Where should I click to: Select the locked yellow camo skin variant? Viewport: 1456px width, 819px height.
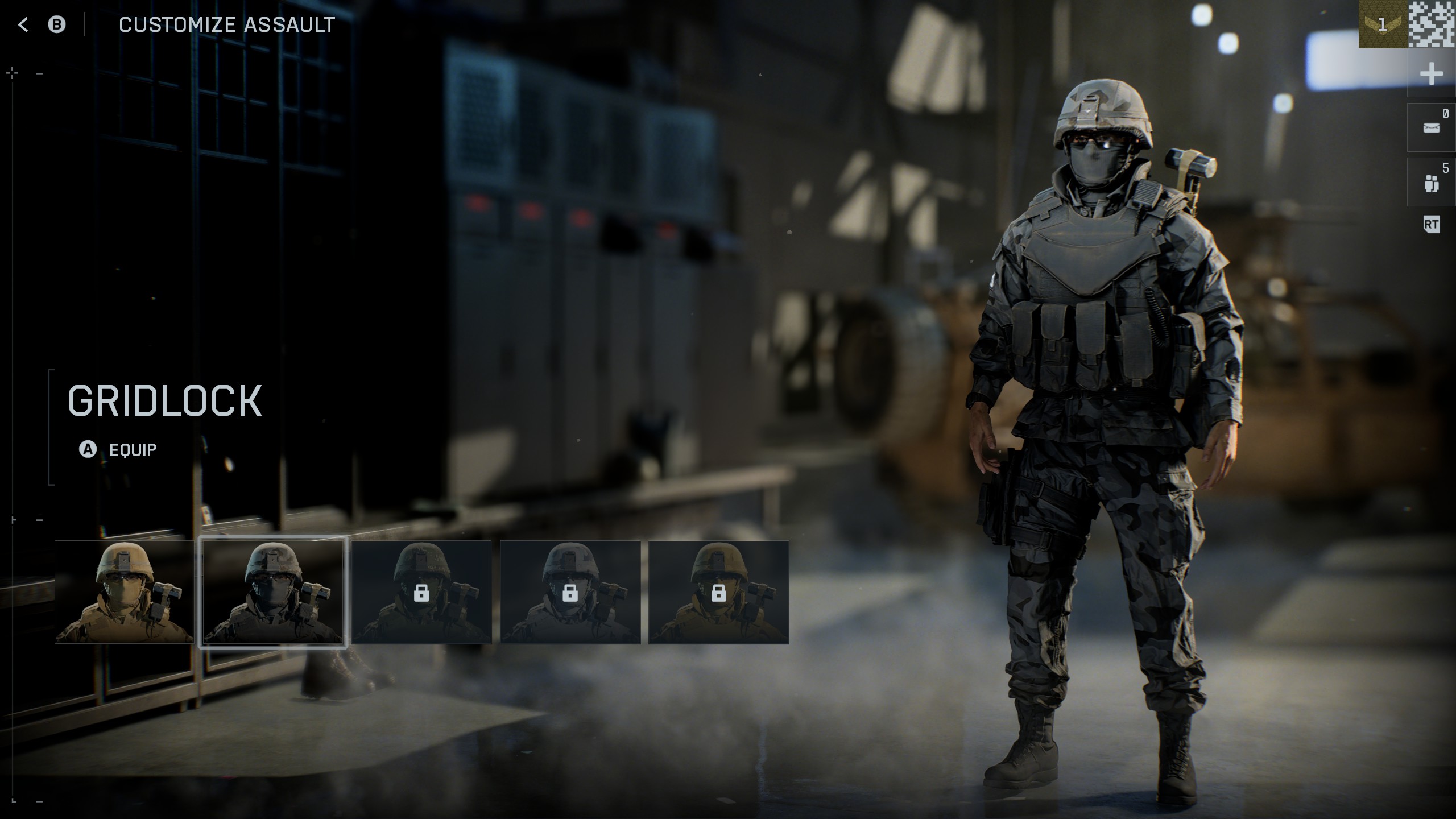pyautogui.click(x=719, y=593)
